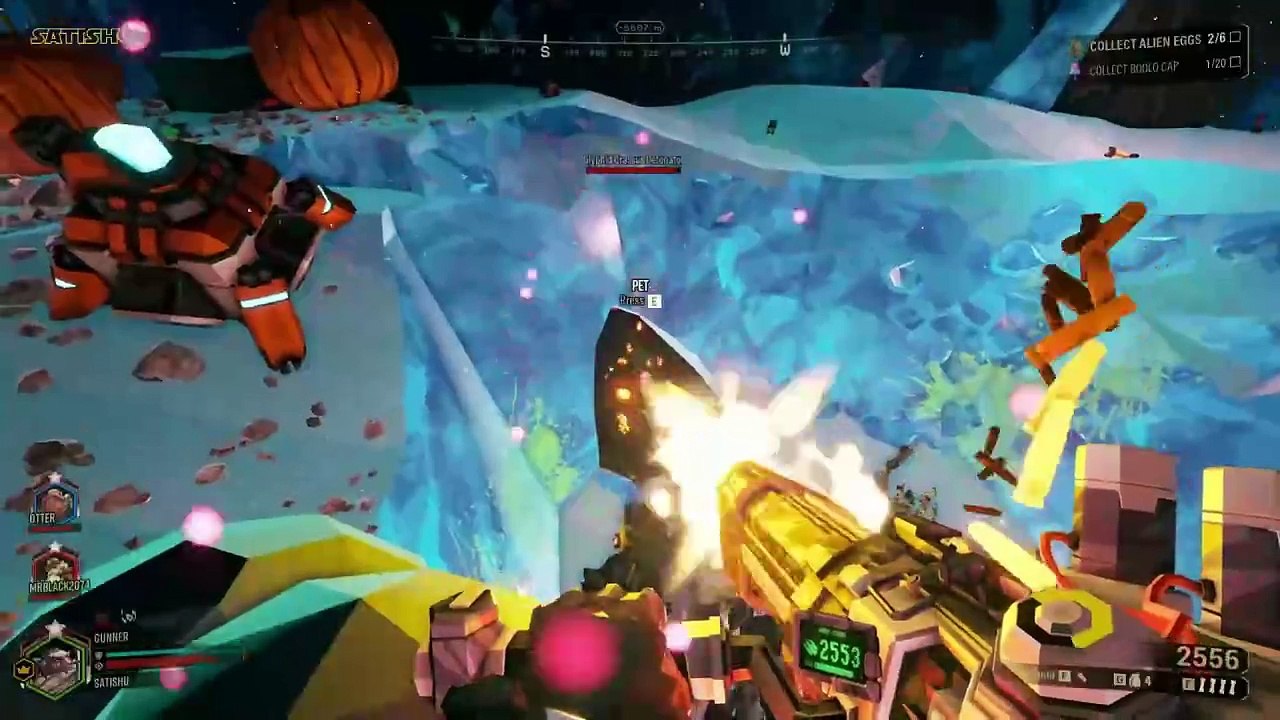
Task: Click the compass heading bar
Action: pyautogui.click(x=640, y=46)
